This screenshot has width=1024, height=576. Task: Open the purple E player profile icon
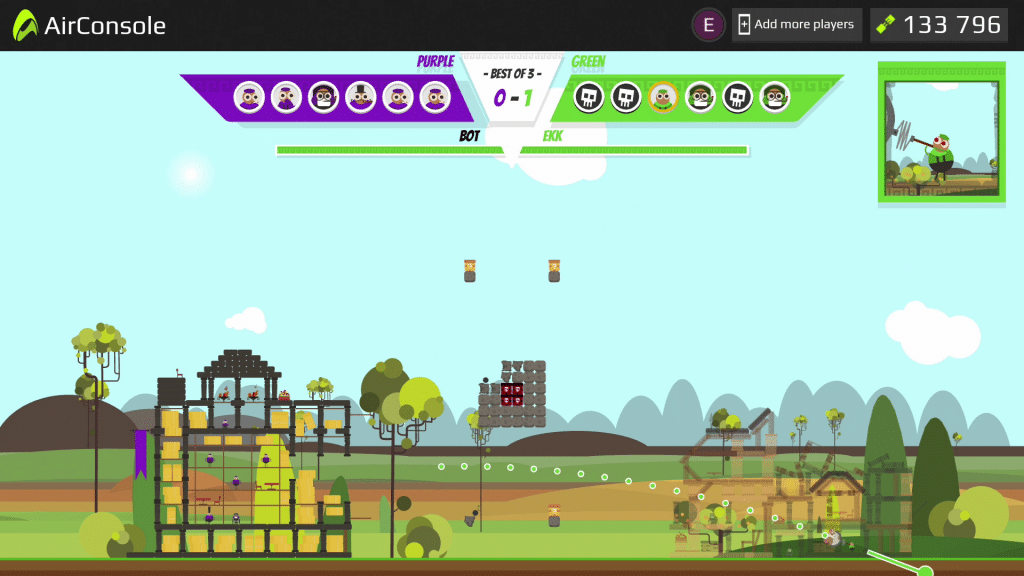(708, 25)
